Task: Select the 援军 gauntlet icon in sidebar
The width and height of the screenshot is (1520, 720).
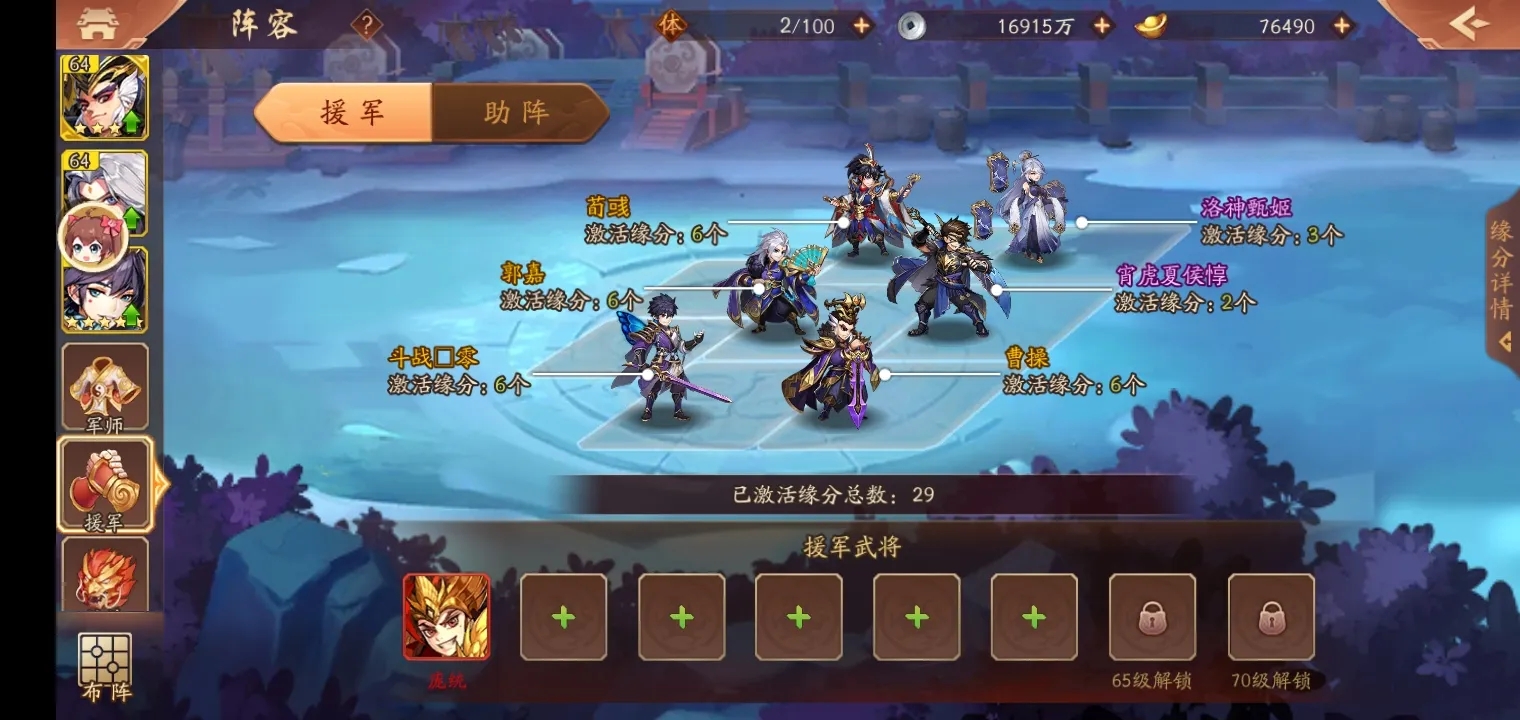Action: pyautogui.click(x=104, y=483)
